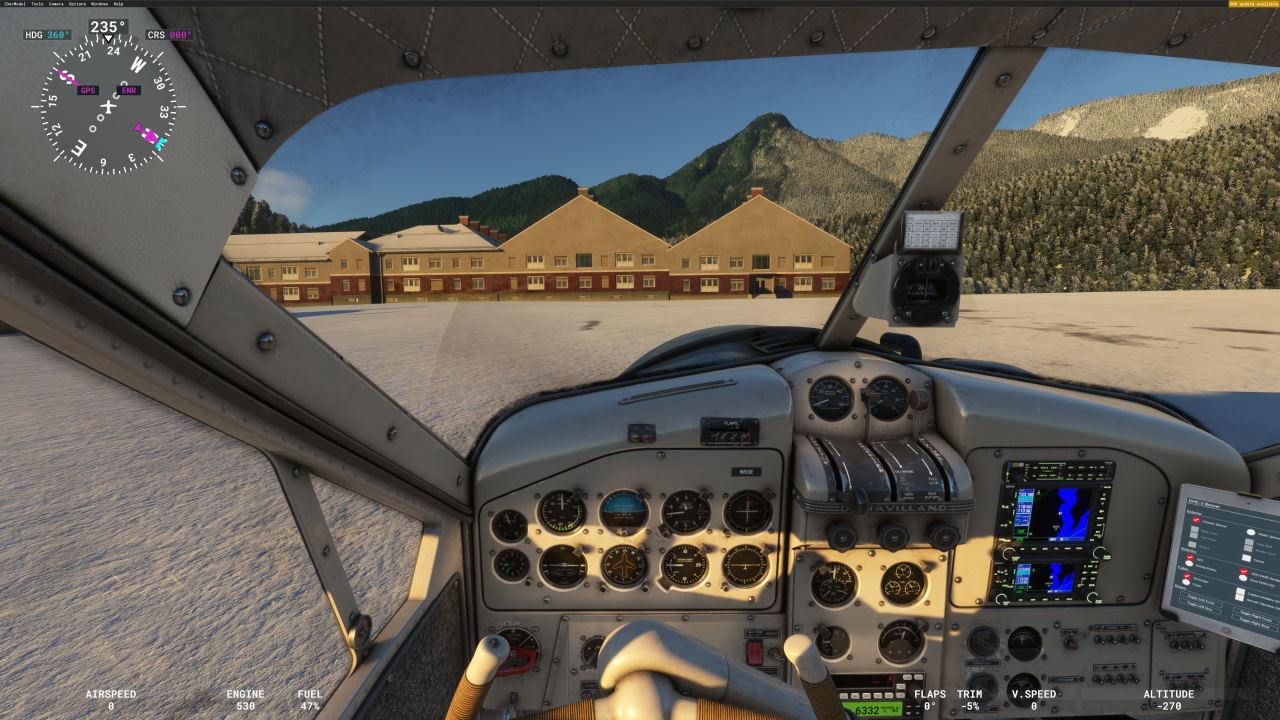Choose Analog Radios avionics option

(x=1189, y=564)
